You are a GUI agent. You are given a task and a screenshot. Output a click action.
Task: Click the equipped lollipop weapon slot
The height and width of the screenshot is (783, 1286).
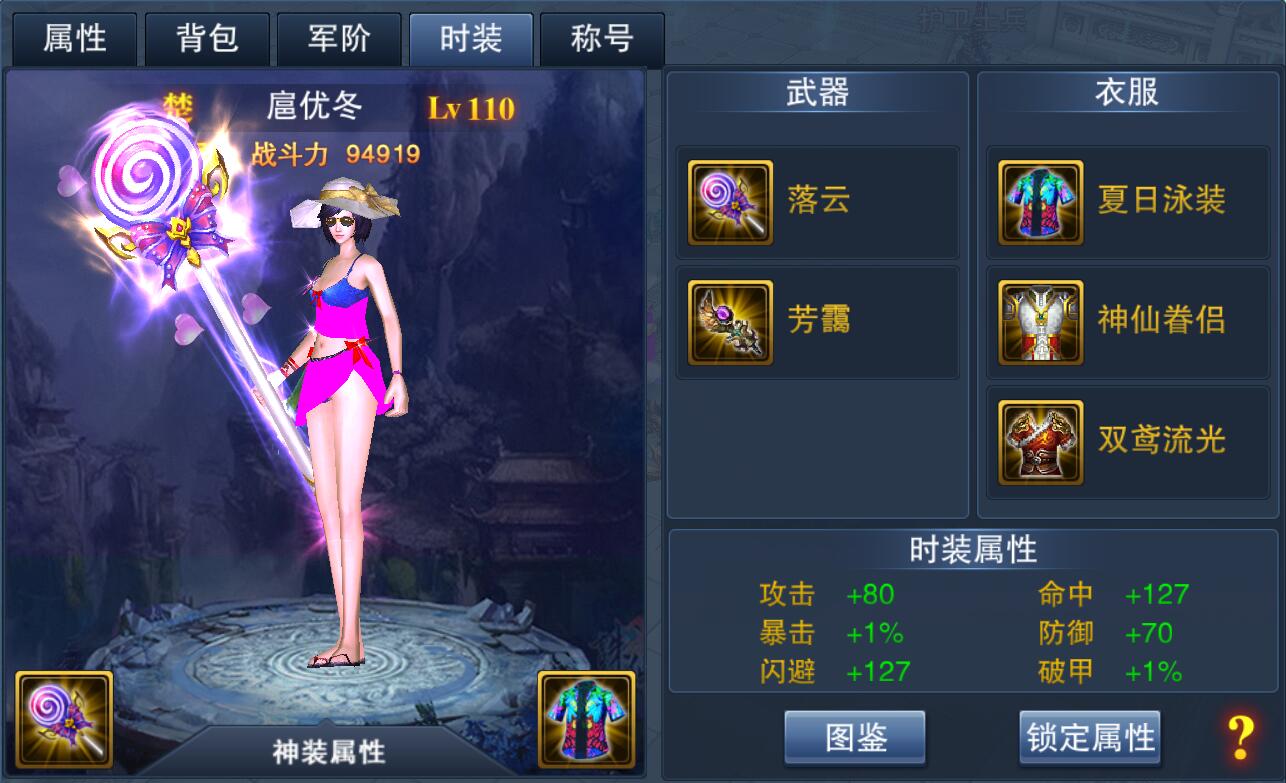point(64,720)
